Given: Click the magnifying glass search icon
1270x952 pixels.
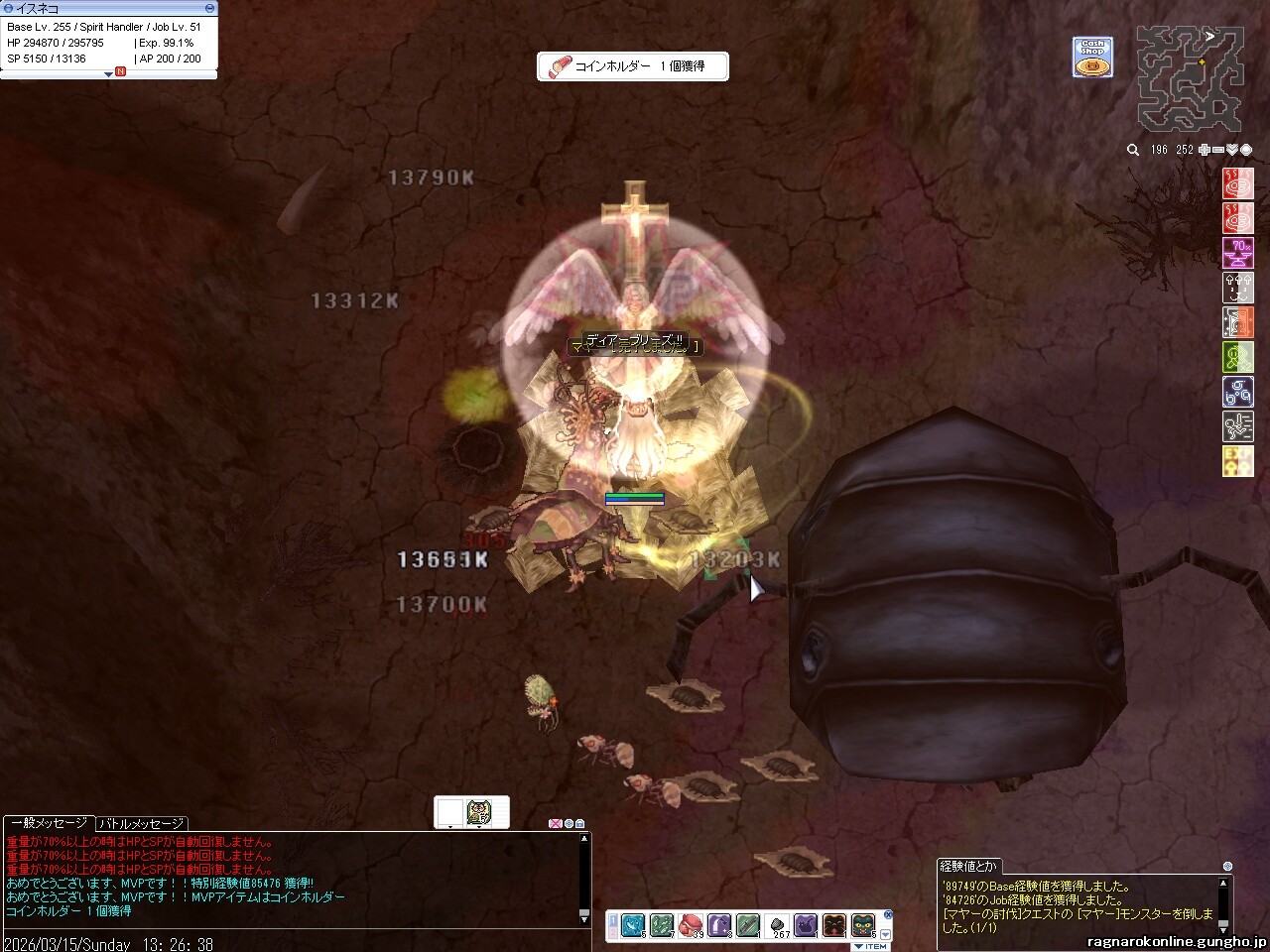Looking at the screenshot, I should pyautogui.click(x=1133, y=150).
